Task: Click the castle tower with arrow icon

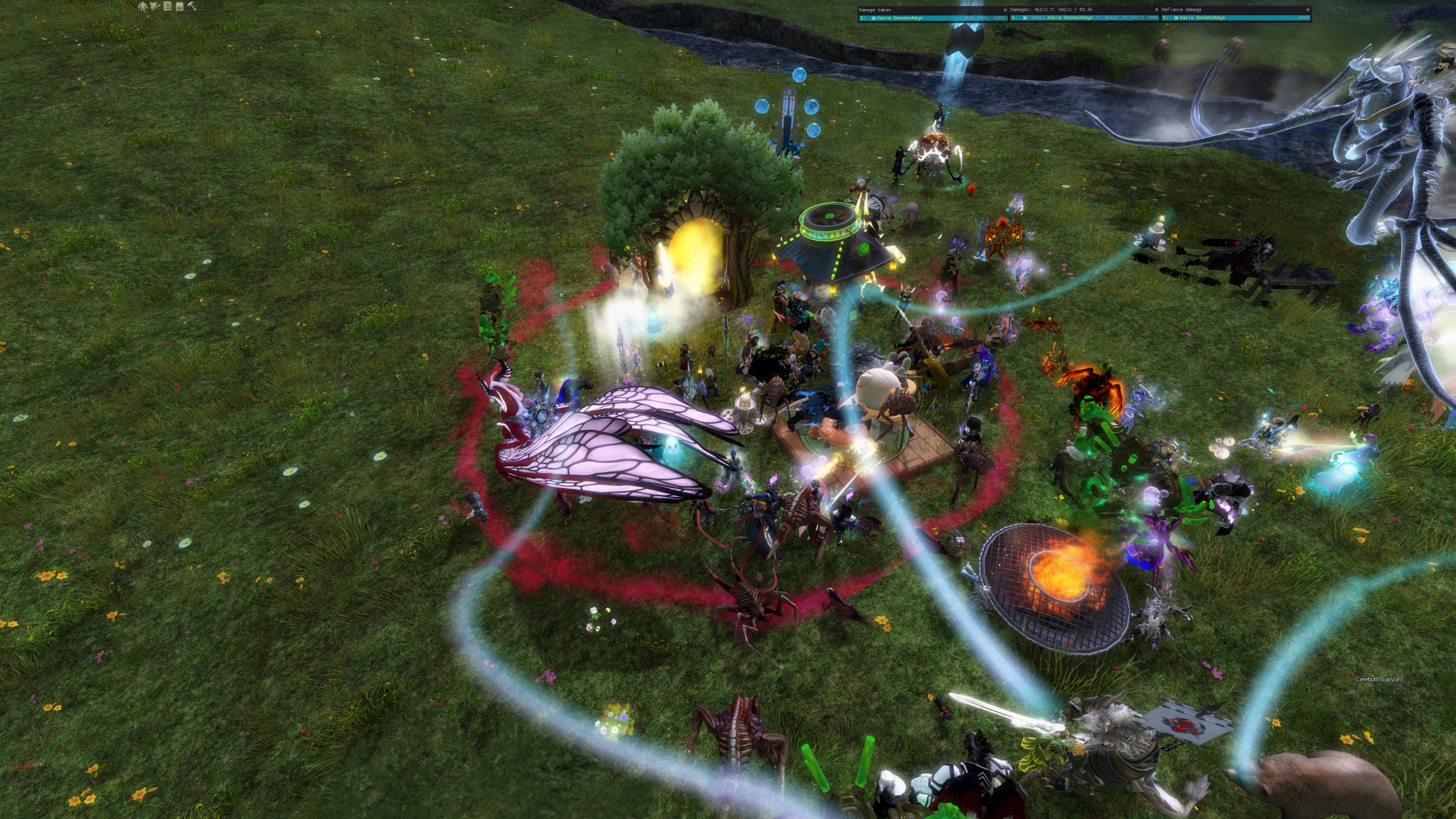Action: (155, 6)
